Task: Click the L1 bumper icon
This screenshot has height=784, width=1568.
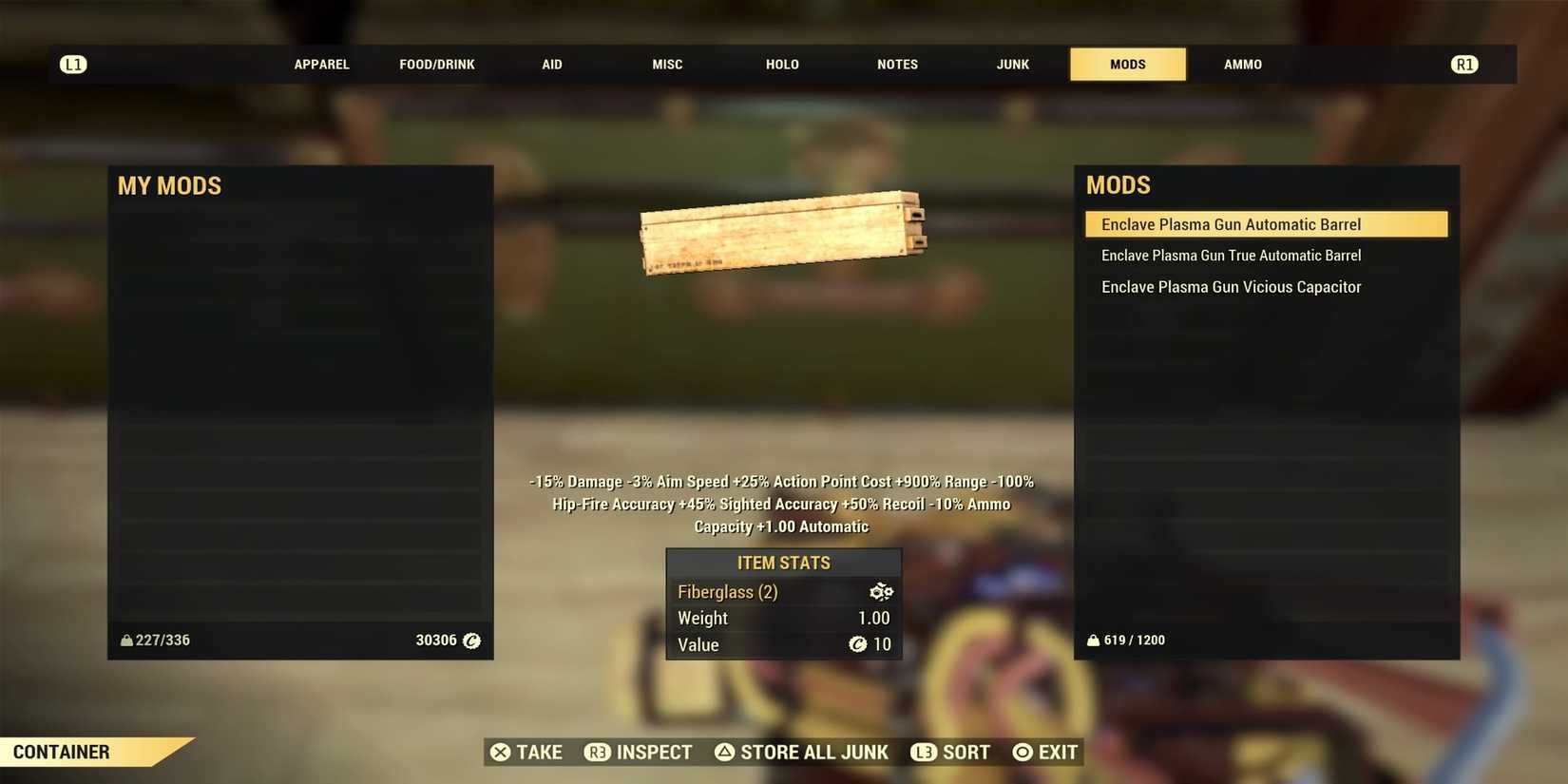Action: [x=73, y=64]
